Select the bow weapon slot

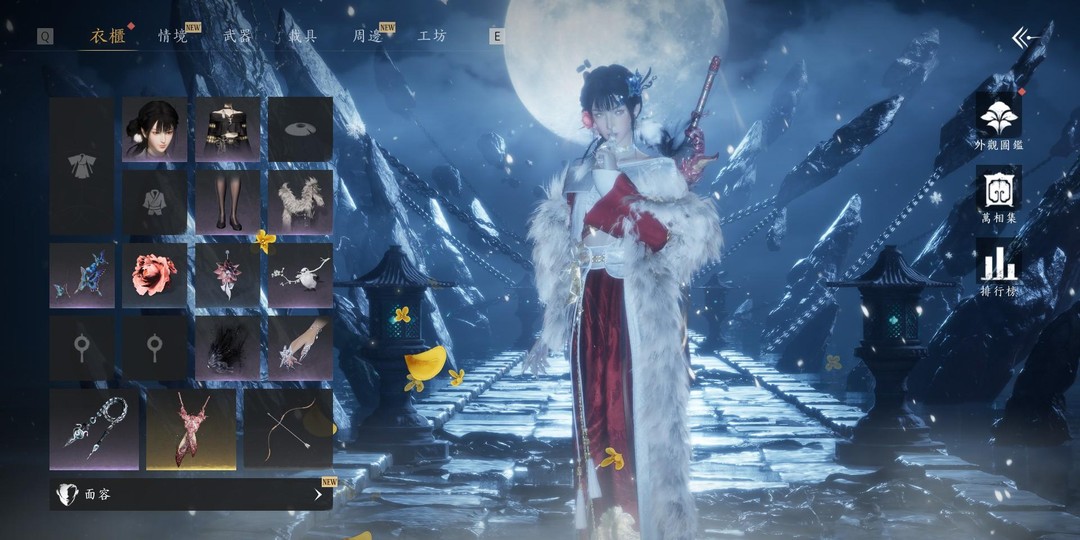(x=288, y=429)
